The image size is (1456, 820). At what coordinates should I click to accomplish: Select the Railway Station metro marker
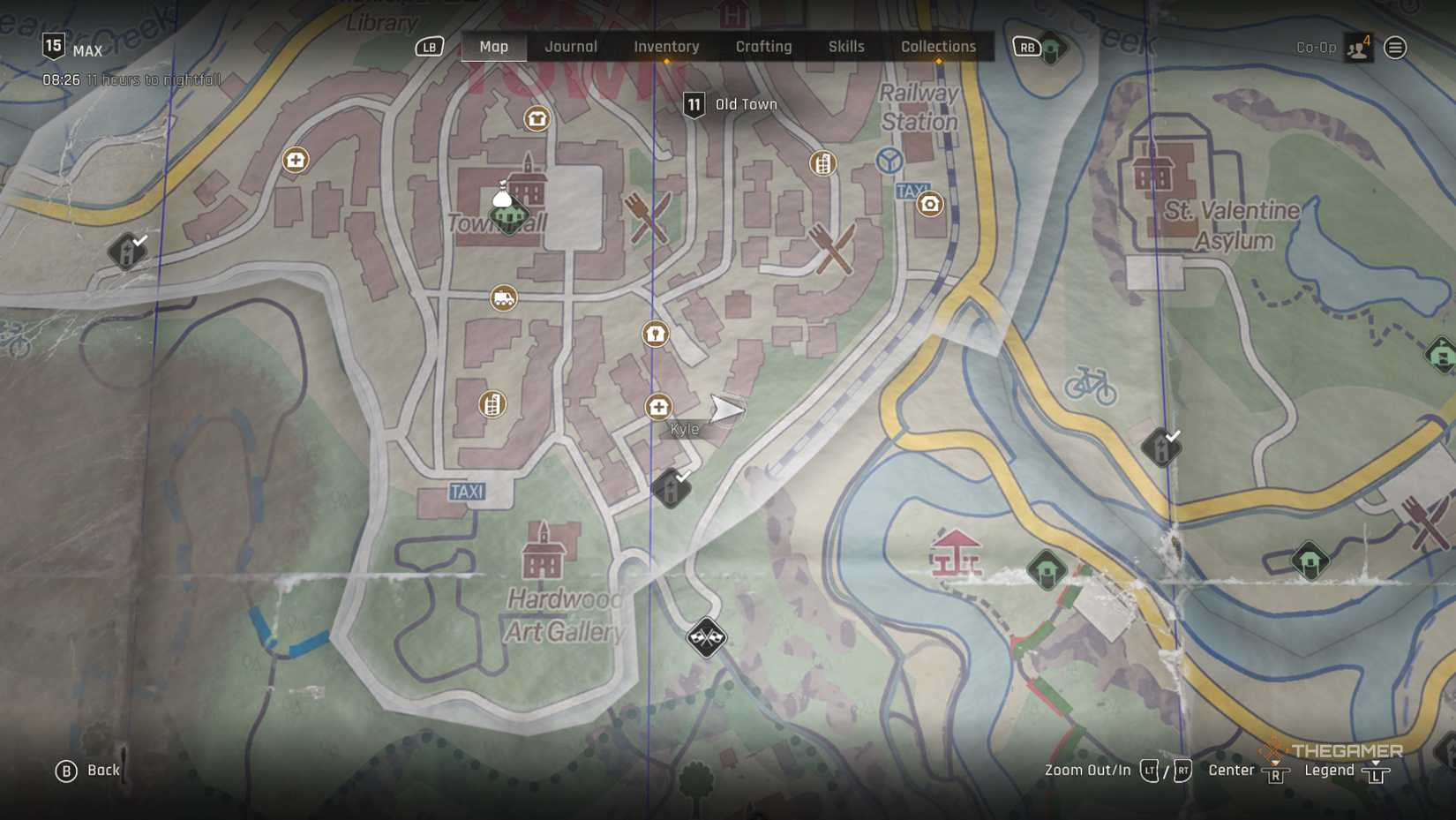click(x=889, y=161)
